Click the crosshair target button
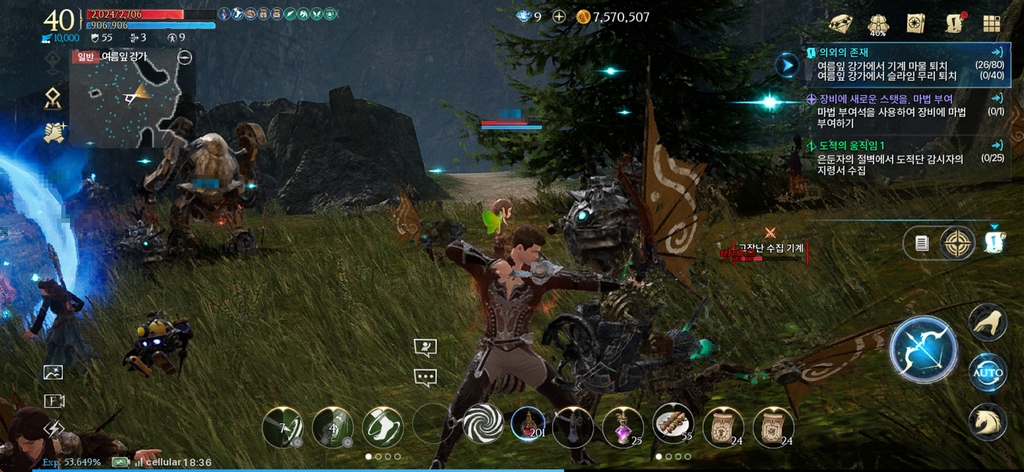The height and width of the screenshot is (472, 1024). [957, 243]
